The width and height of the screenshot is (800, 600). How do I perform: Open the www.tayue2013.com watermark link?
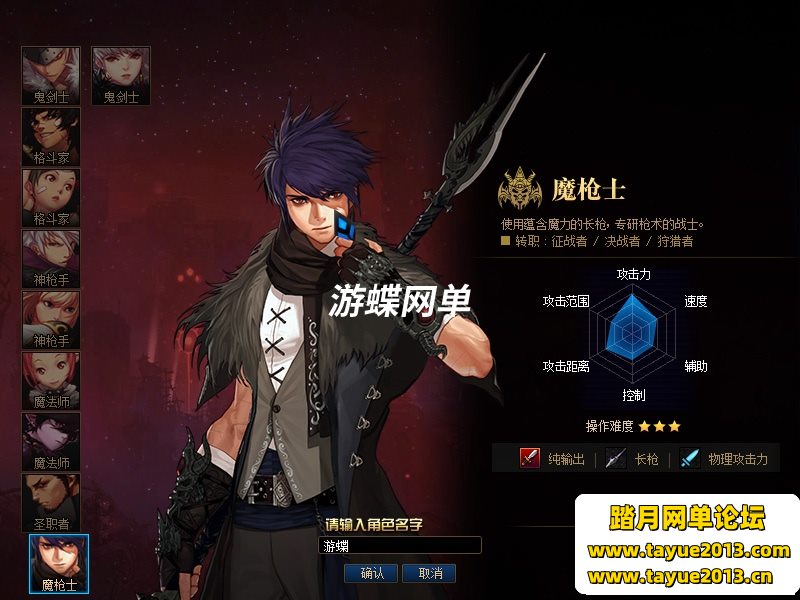[689, 550]
